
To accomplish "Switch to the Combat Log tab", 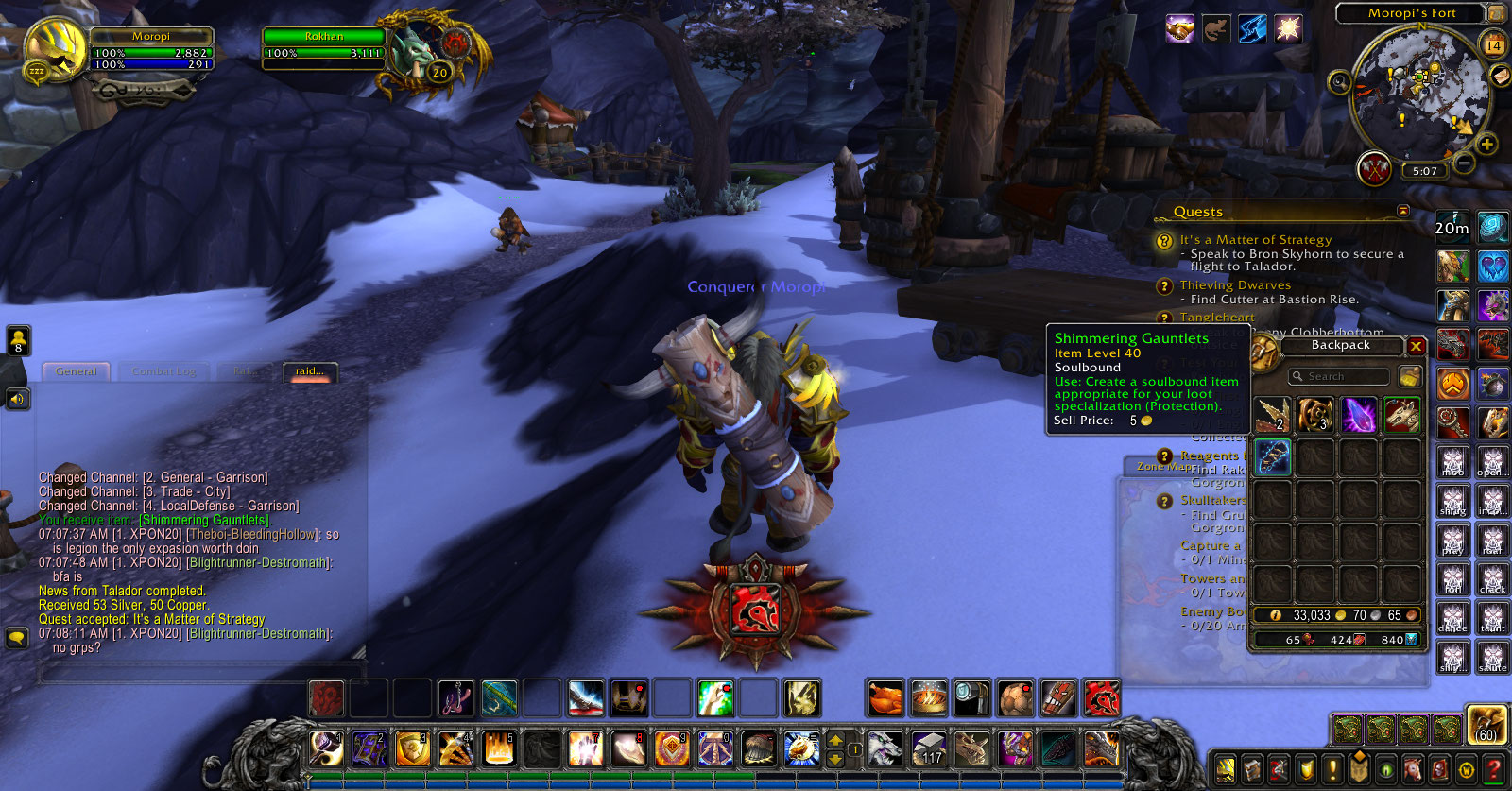I will click(163, 371).
